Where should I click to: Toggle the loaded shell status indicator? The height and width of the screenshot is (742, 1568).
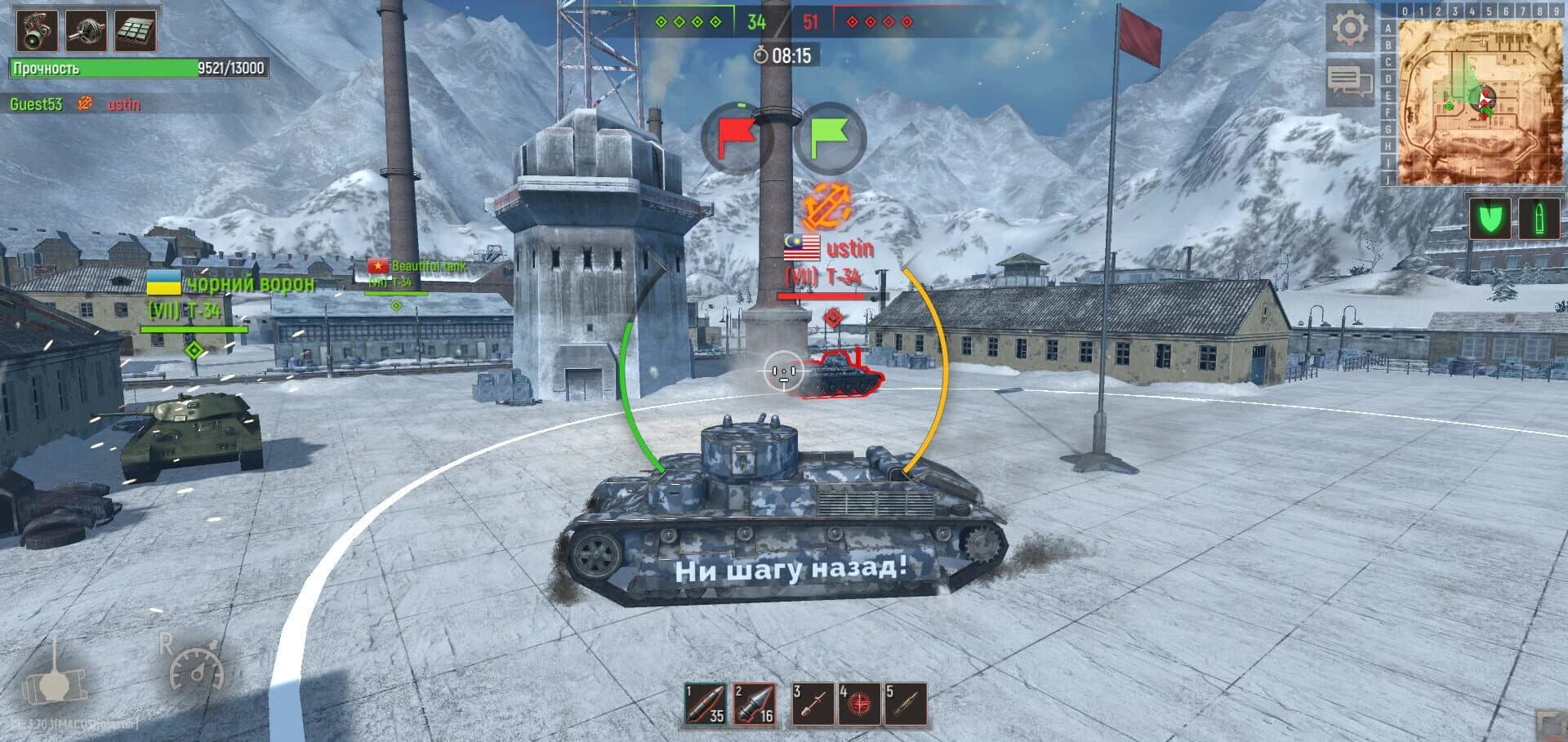pos(1539,219)
